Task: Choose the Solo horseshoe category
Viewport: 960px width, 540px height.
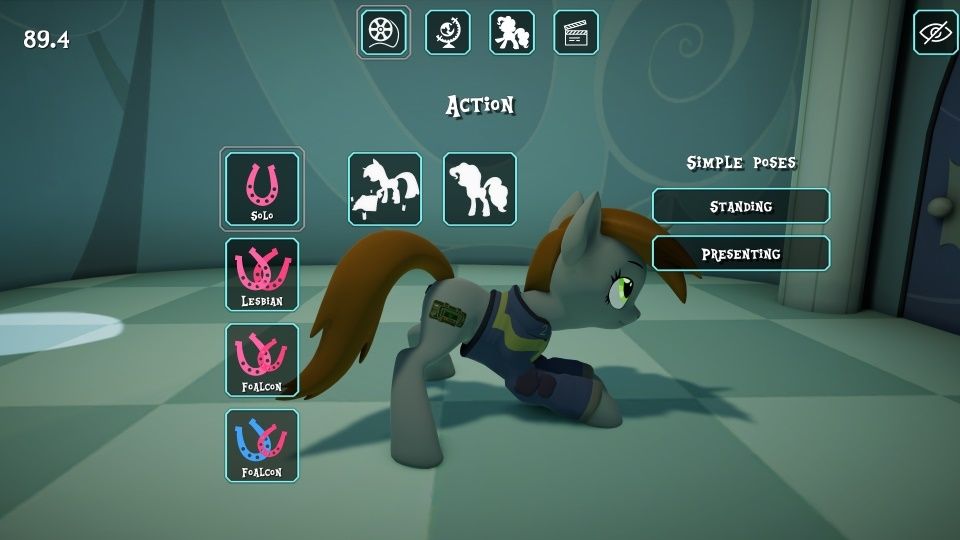Action: 262,189
